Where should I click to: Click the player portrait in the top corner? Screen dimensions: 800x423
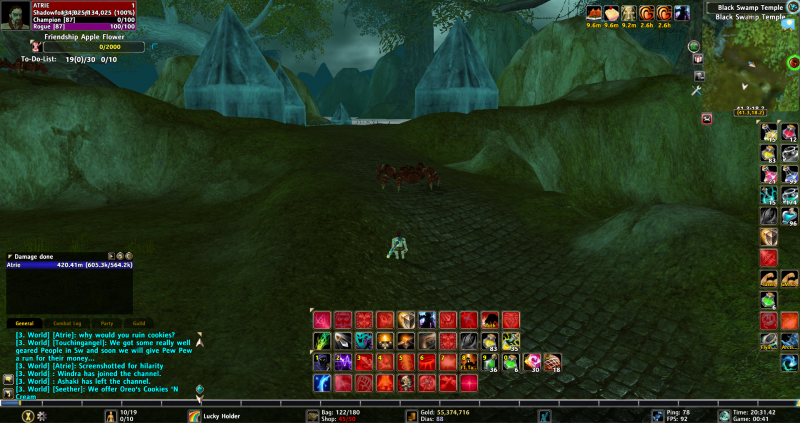tap(14, 15)
